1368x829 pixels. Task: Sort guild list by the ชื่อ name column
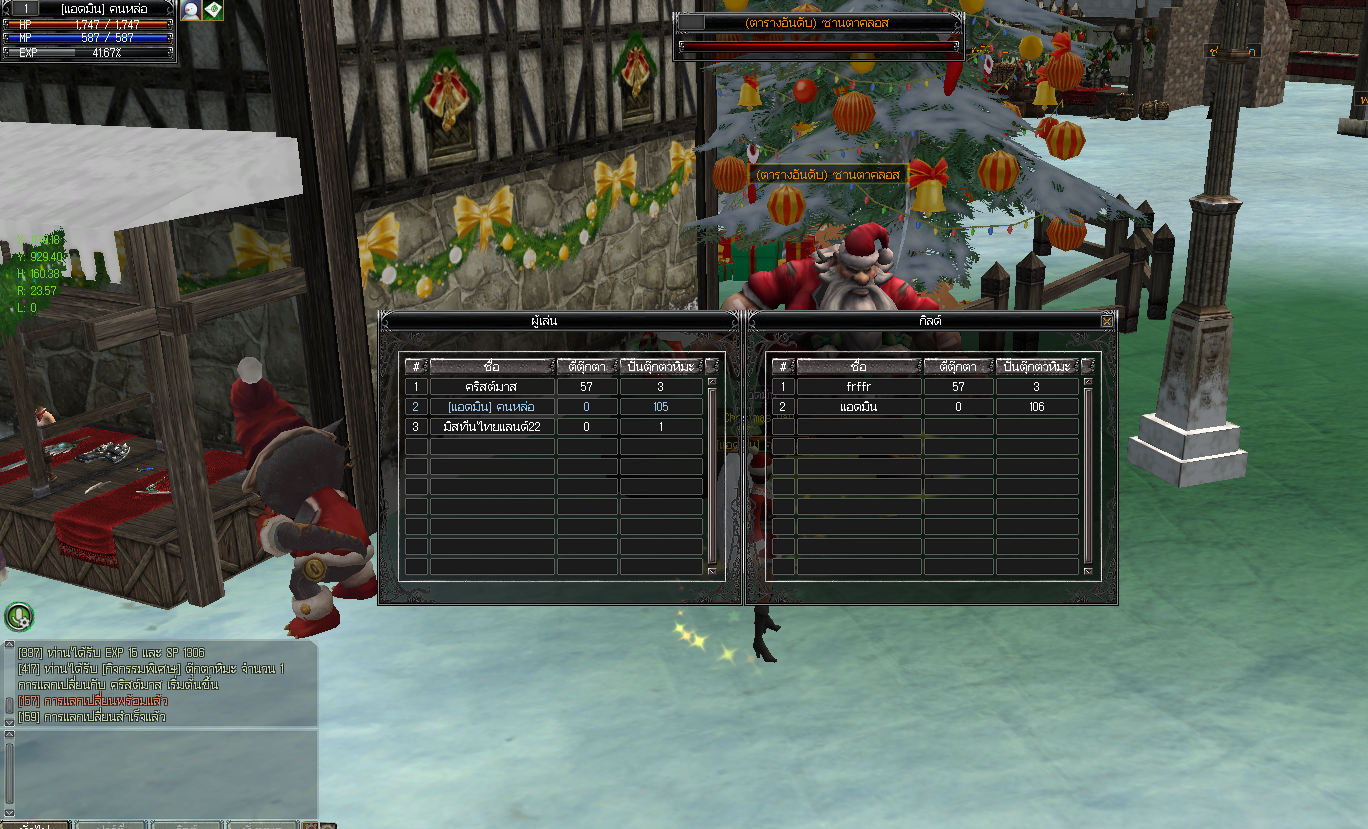pyautogui.click(x=859, y=367)
